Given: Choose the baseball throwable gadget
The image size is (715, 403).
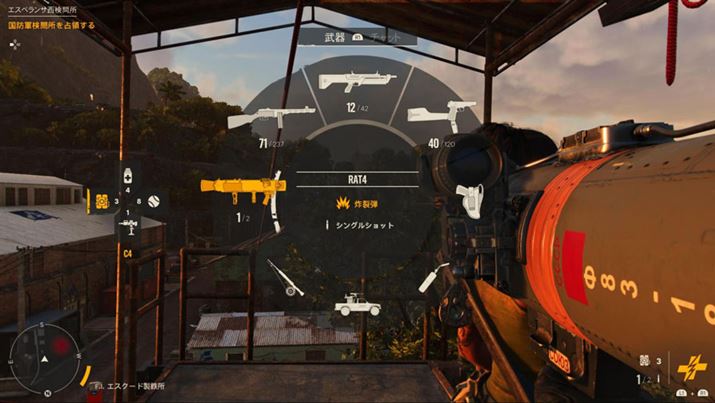Looking at the screenshot, I should (153, 201).
